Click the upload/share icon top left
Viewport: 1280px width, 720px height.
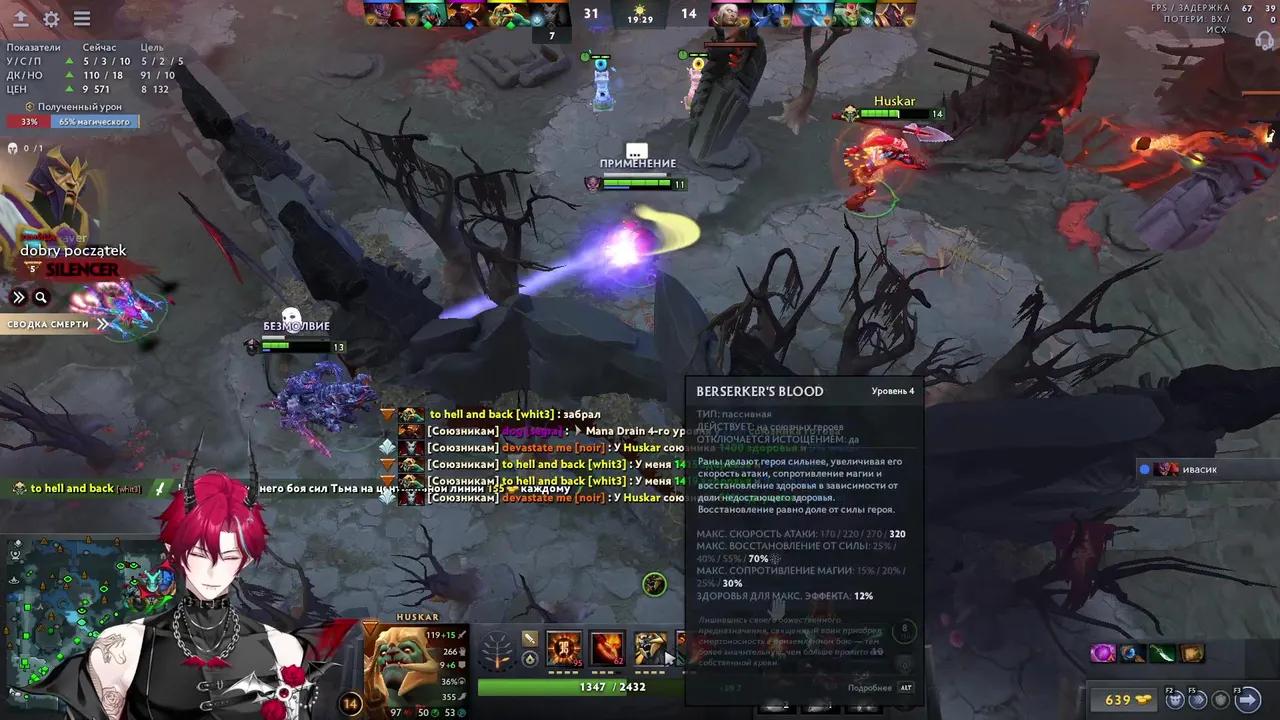(x=18, y=17)
